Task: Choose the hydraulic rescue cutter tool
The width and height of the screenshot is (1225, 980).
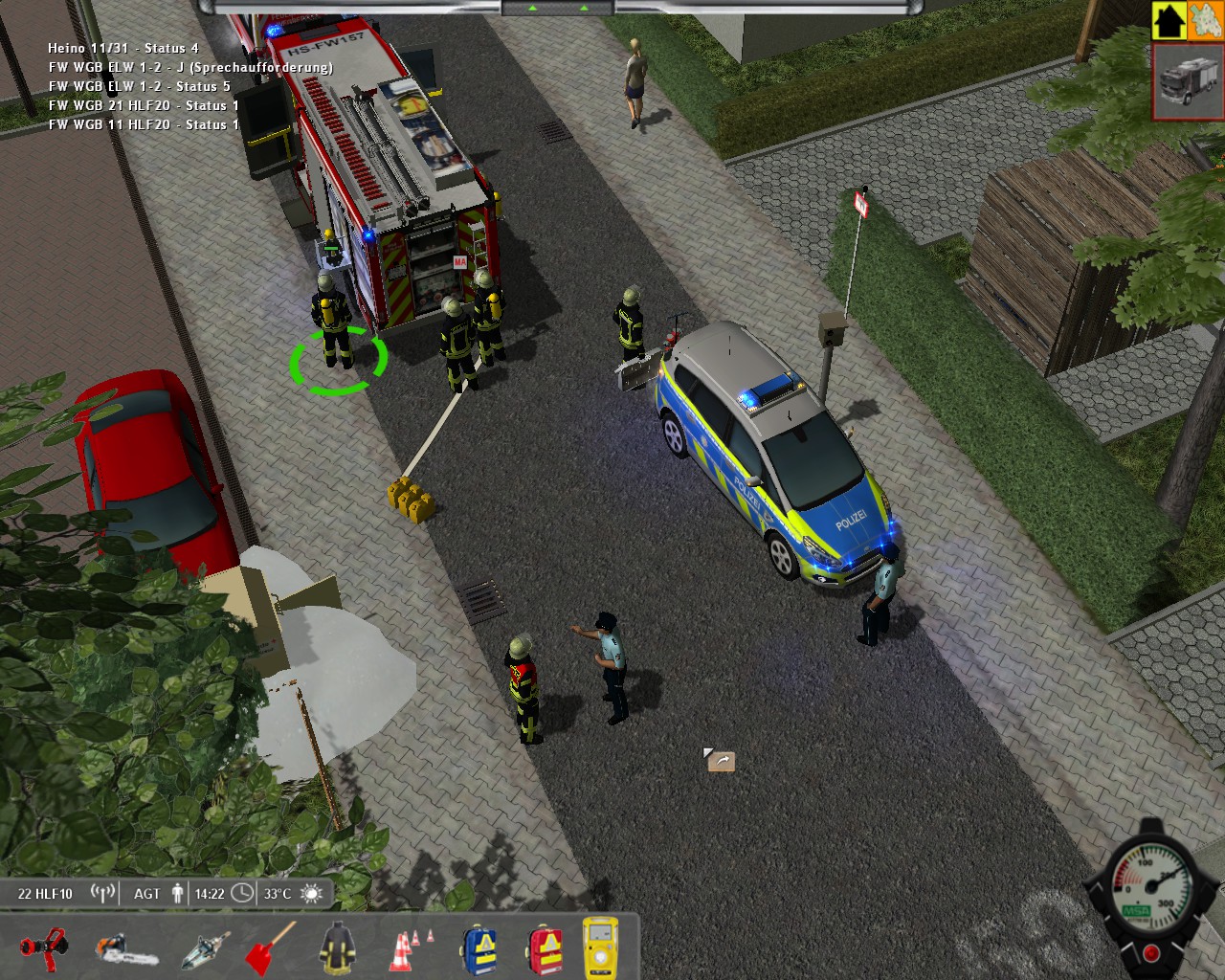Action: [205, 949]
